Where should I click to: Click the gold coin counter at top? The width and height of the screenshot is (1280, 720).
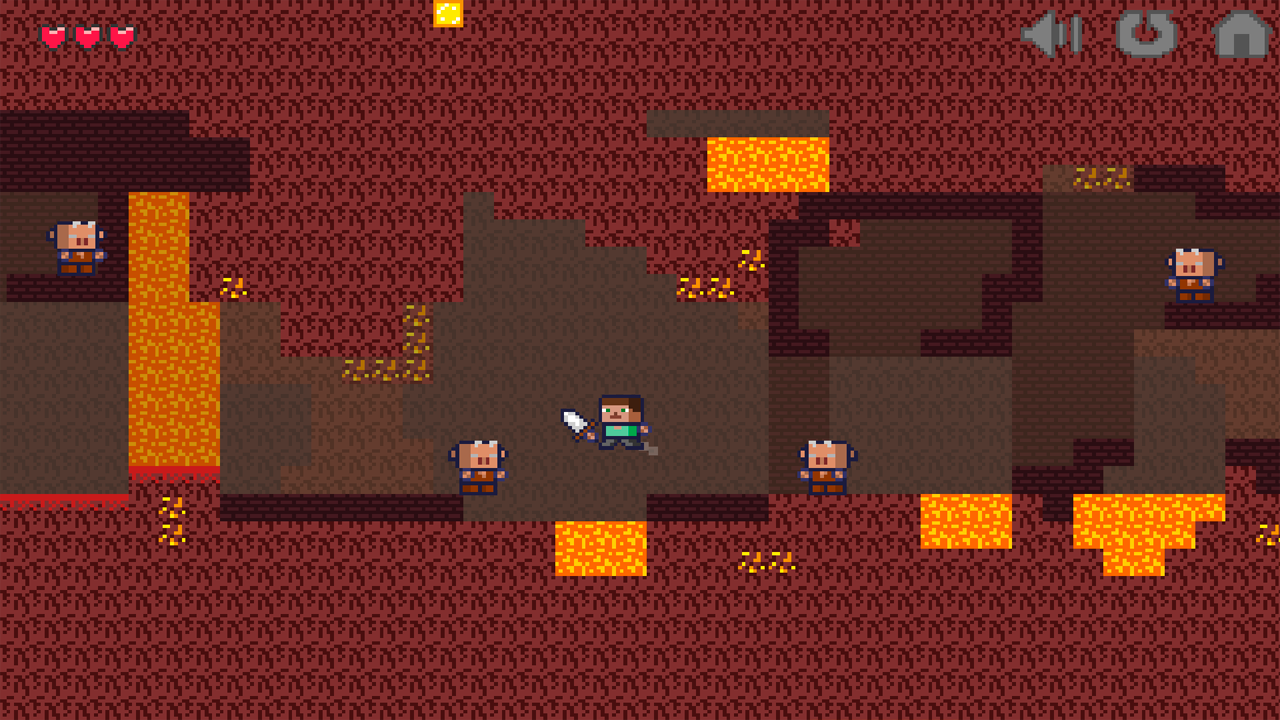[x=448, y=13]
